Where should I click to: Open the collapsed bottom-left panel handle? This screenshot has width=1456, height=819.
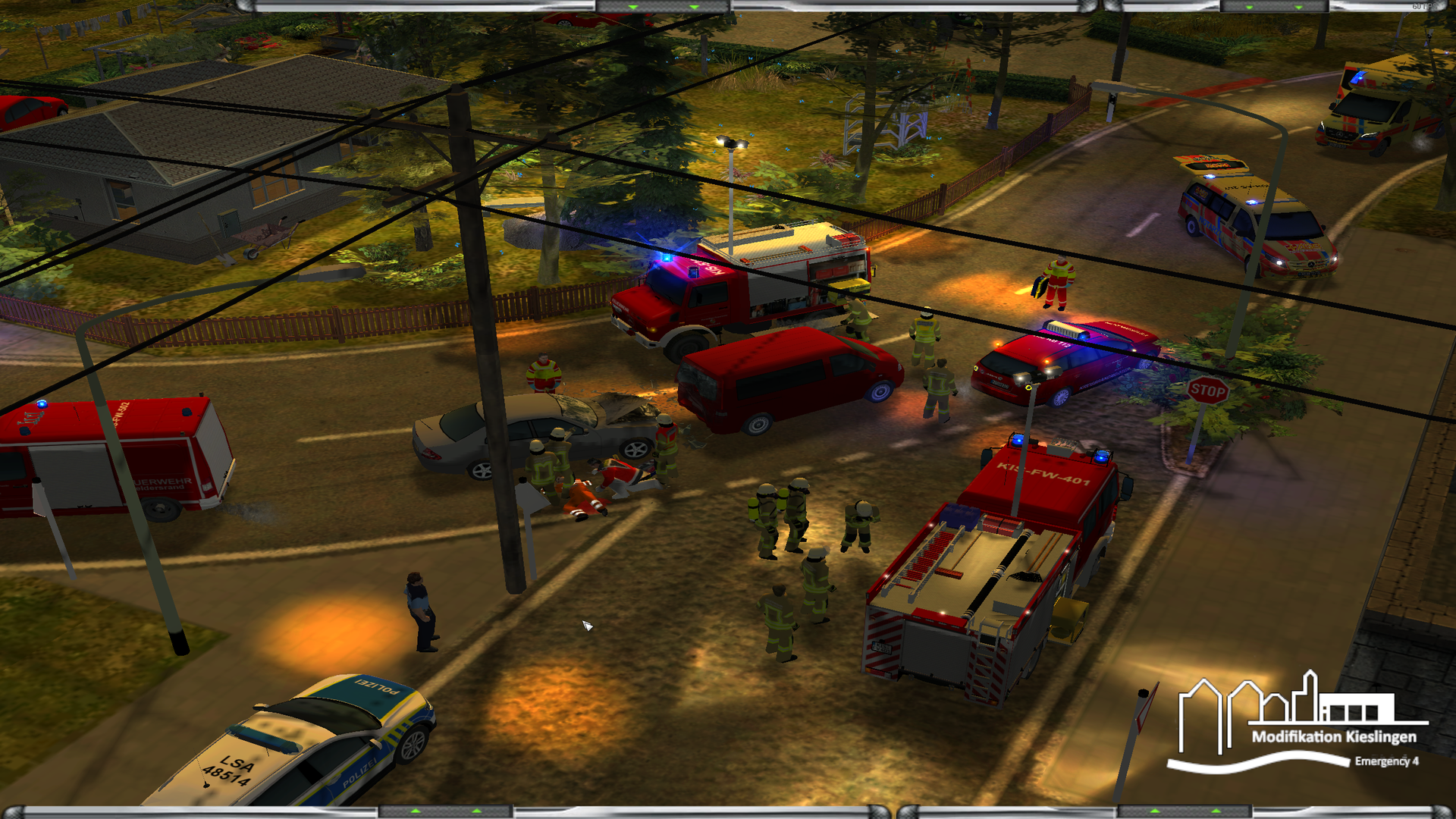tap(446, 812)
